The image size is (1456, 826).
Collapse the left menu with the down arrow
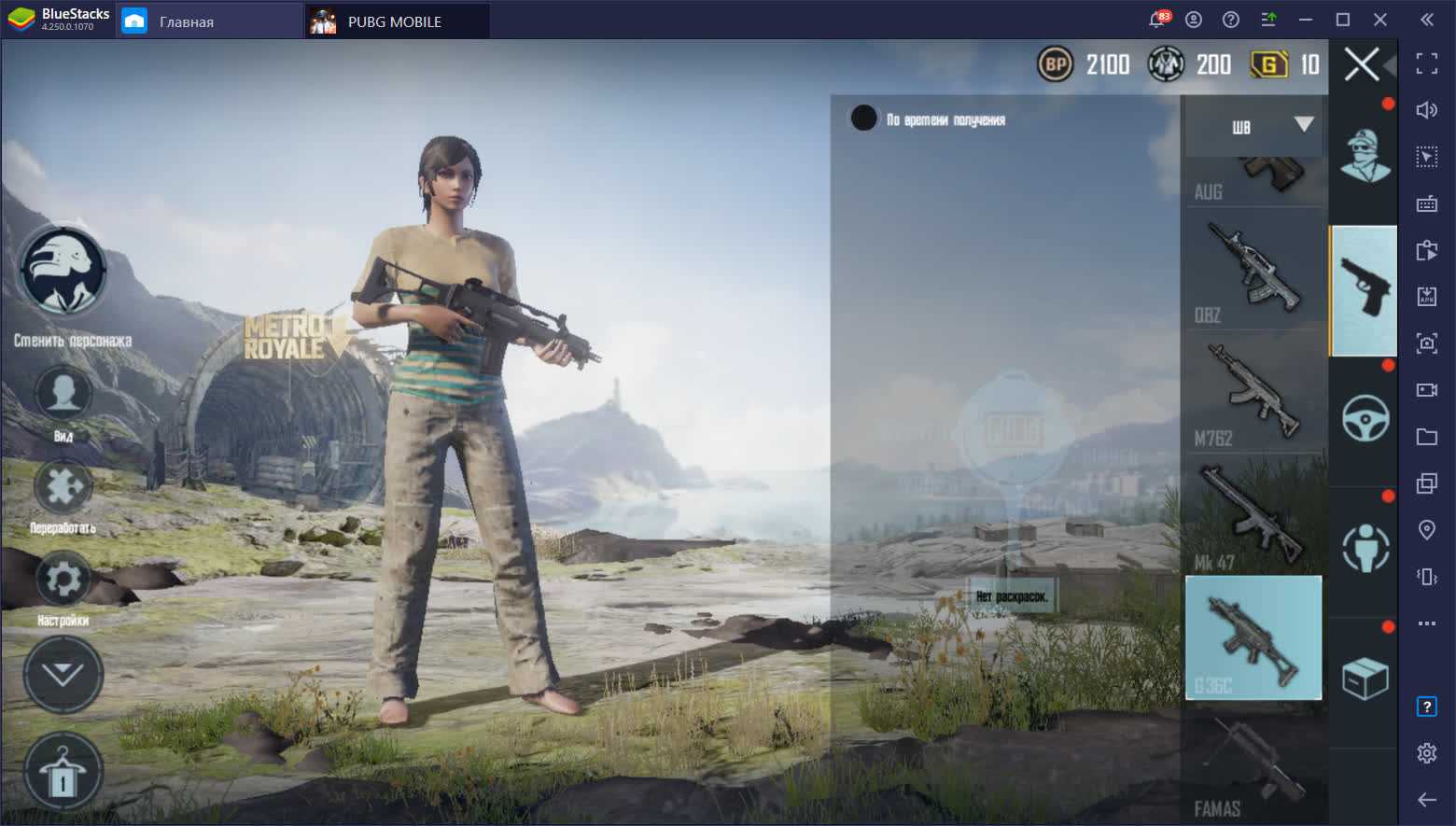coord(63,674)
